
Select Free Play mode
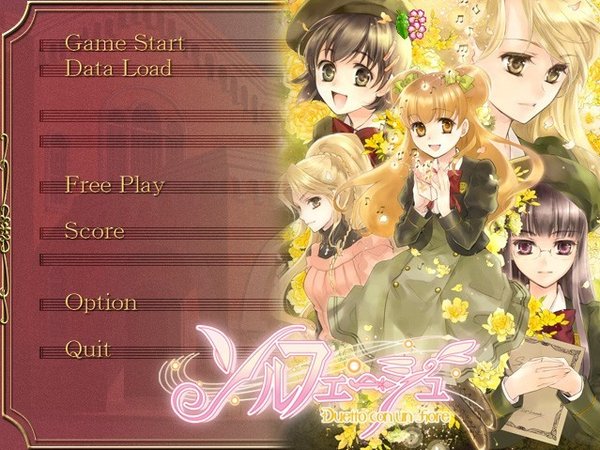tap(114, 185)
